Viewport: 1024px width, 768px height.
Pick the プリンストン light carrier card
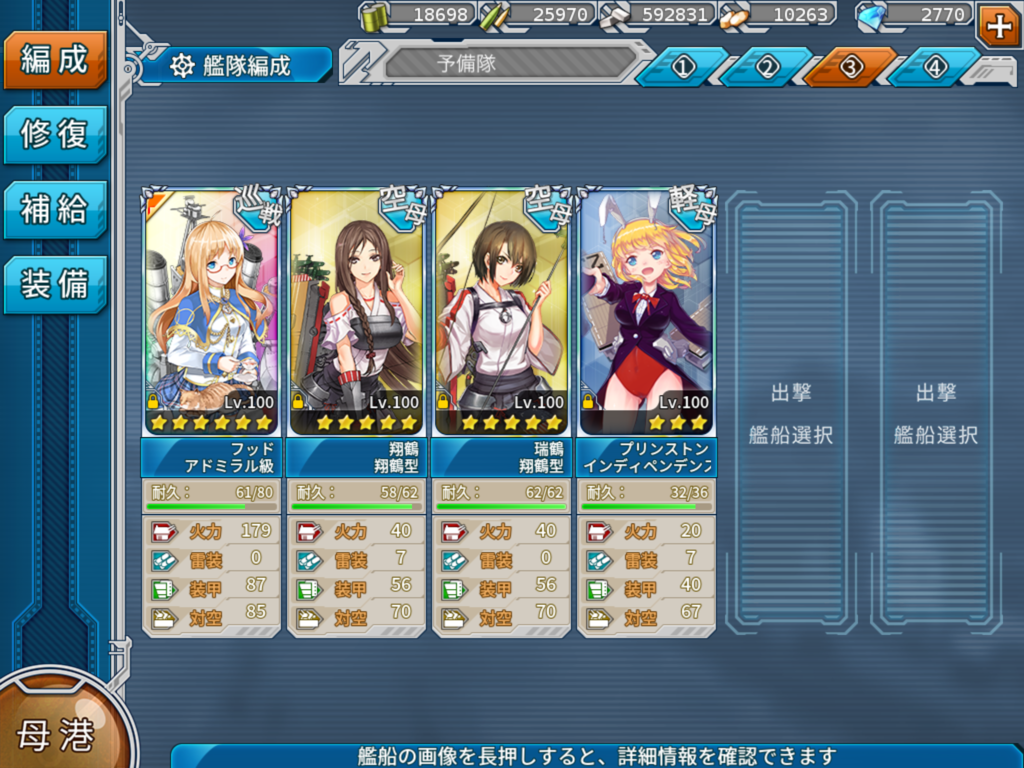pos(646,312)
